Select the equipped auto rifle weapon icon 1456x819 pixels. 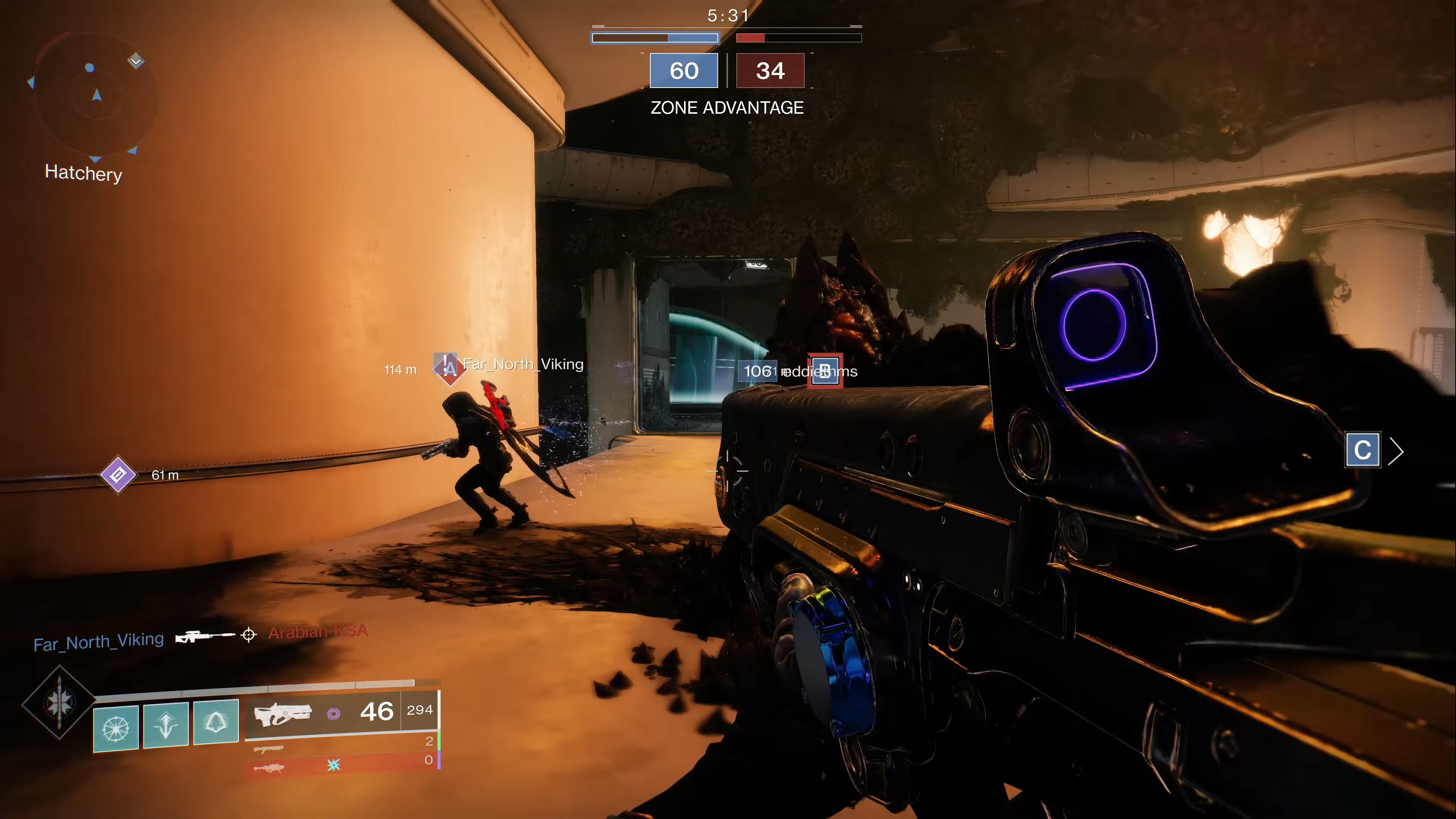(x=282, y=714)
